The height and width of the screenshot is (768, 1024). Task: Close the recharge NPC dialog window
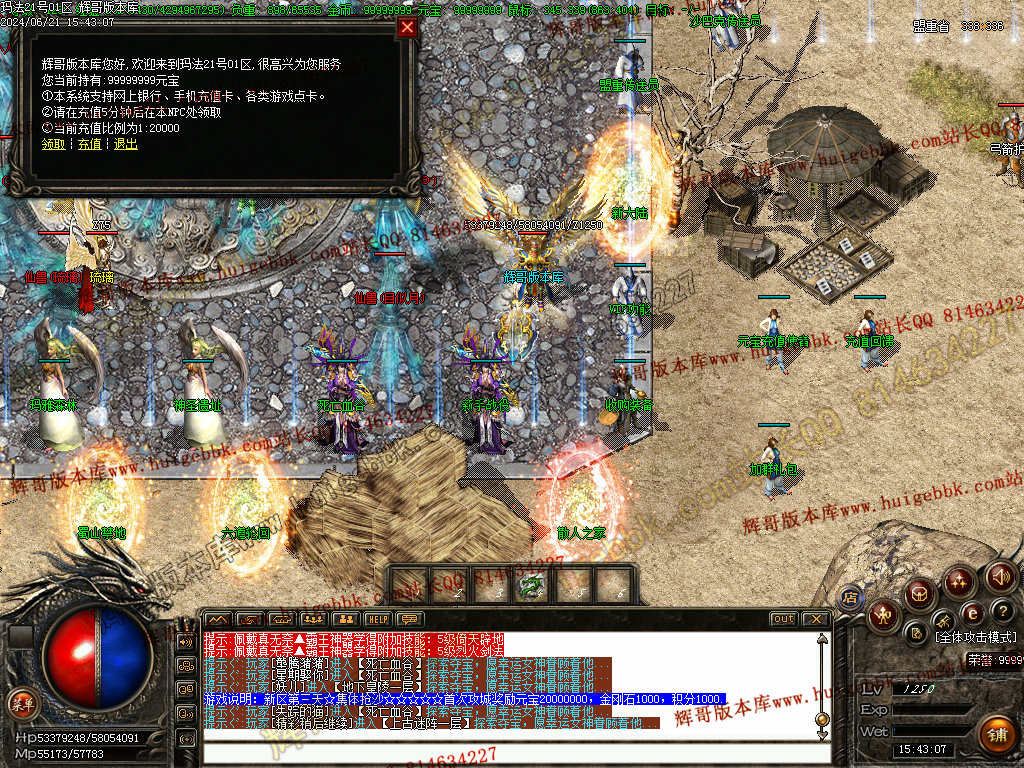pyautogui.click(x=407, y=28)
